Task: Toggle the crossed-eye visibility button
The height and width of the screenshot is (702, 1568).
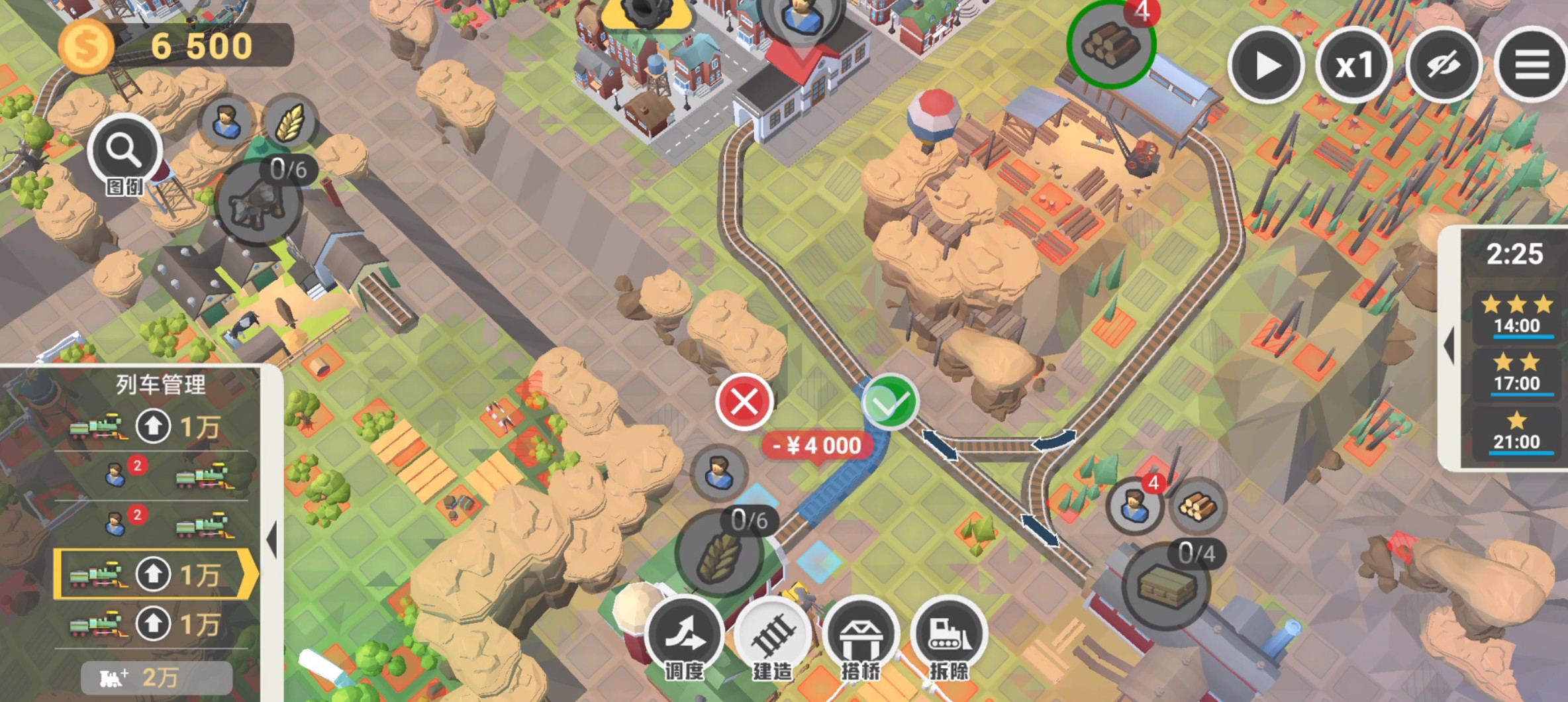Action: [x=1443, y=66]
